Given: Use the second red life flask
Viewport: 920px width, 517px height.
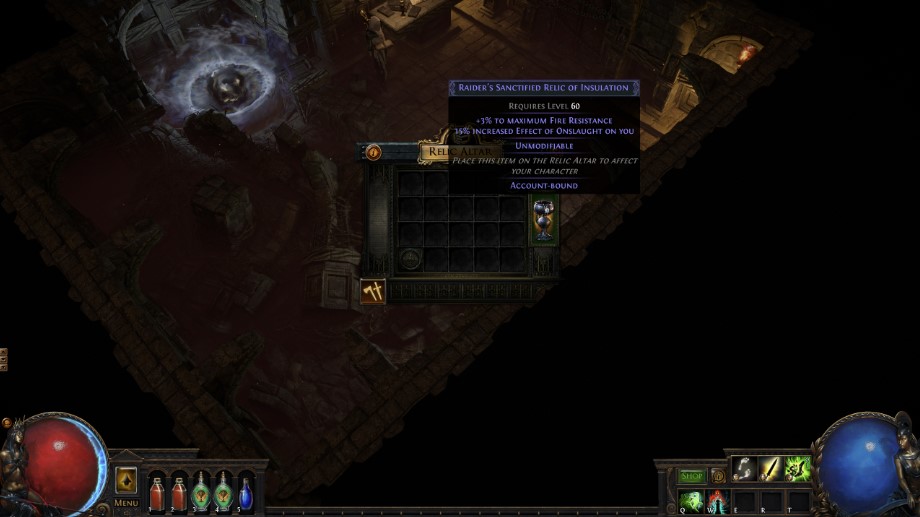Looking at the screenshot, I should tap(179, 493).
